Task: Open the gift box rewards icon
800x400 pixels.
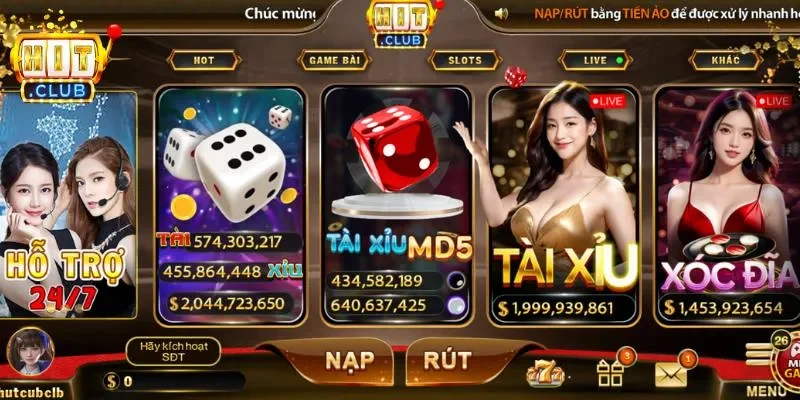Action: pos(609,374)
